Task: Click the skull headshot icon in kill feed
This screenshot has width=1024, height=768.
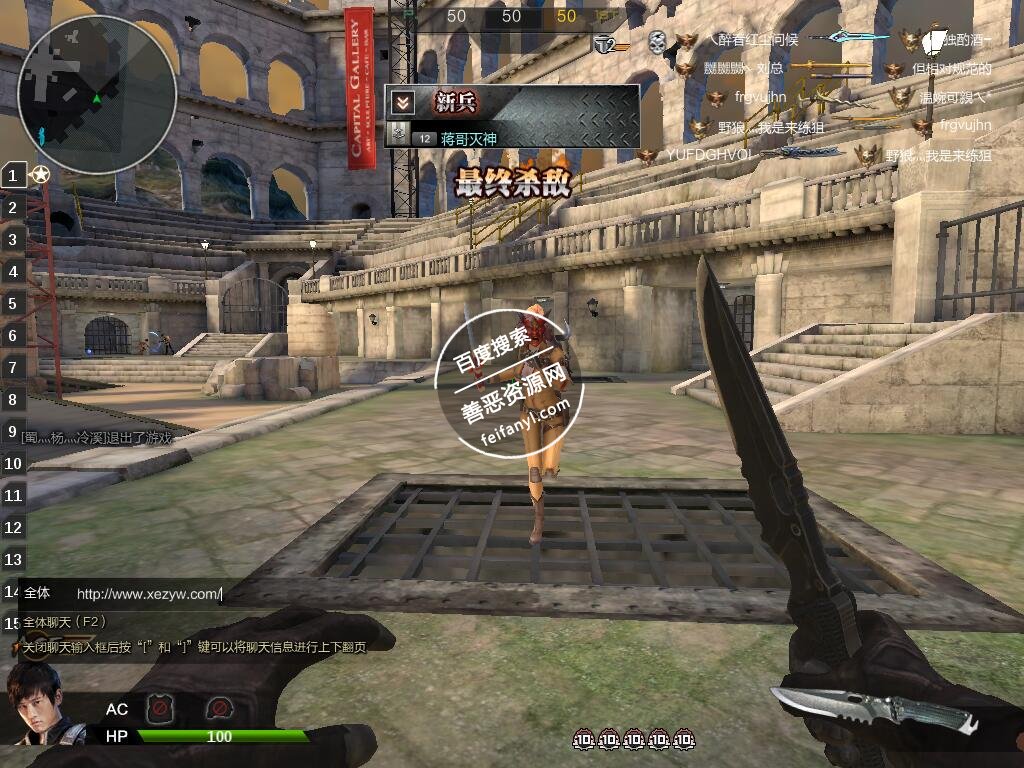Action: point(656,41)
